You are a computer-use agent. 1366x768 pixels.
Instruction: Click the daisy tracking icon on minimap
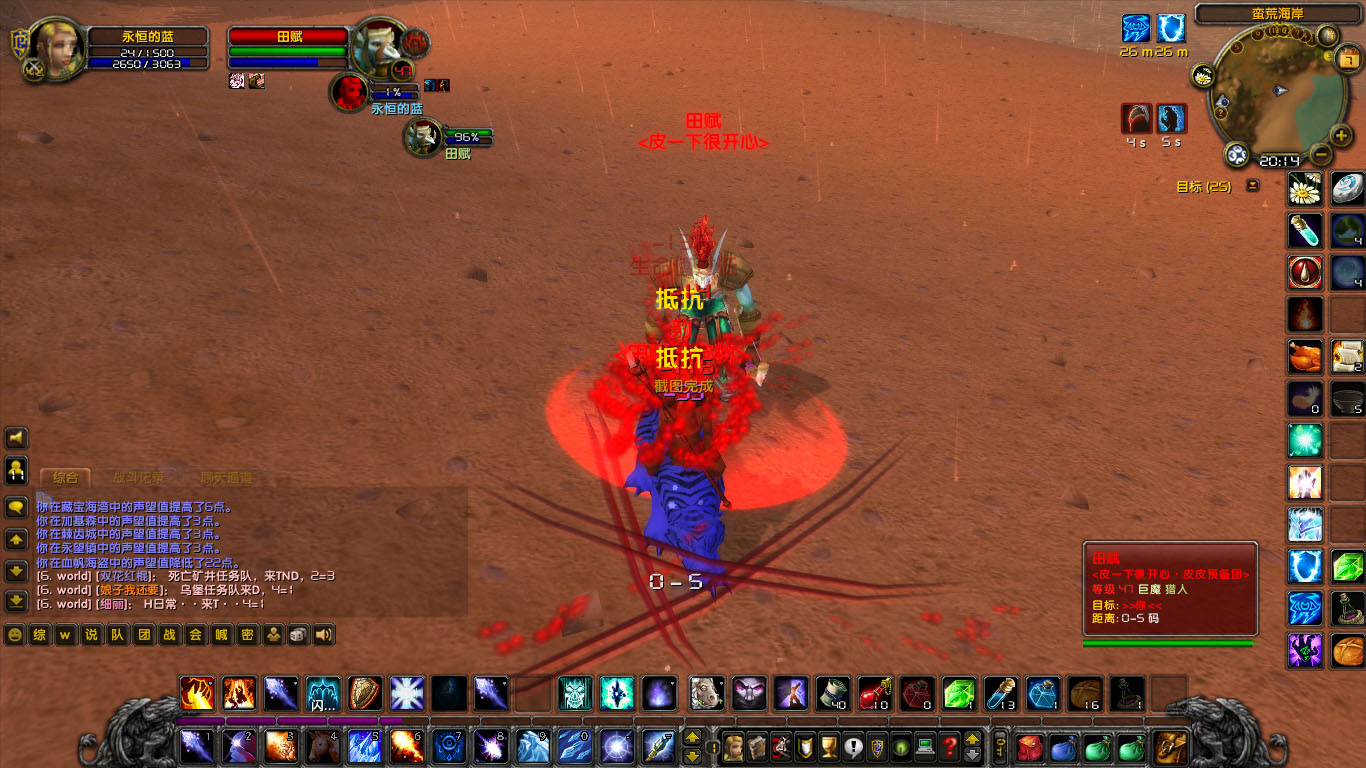click(x=1203, y=75)
